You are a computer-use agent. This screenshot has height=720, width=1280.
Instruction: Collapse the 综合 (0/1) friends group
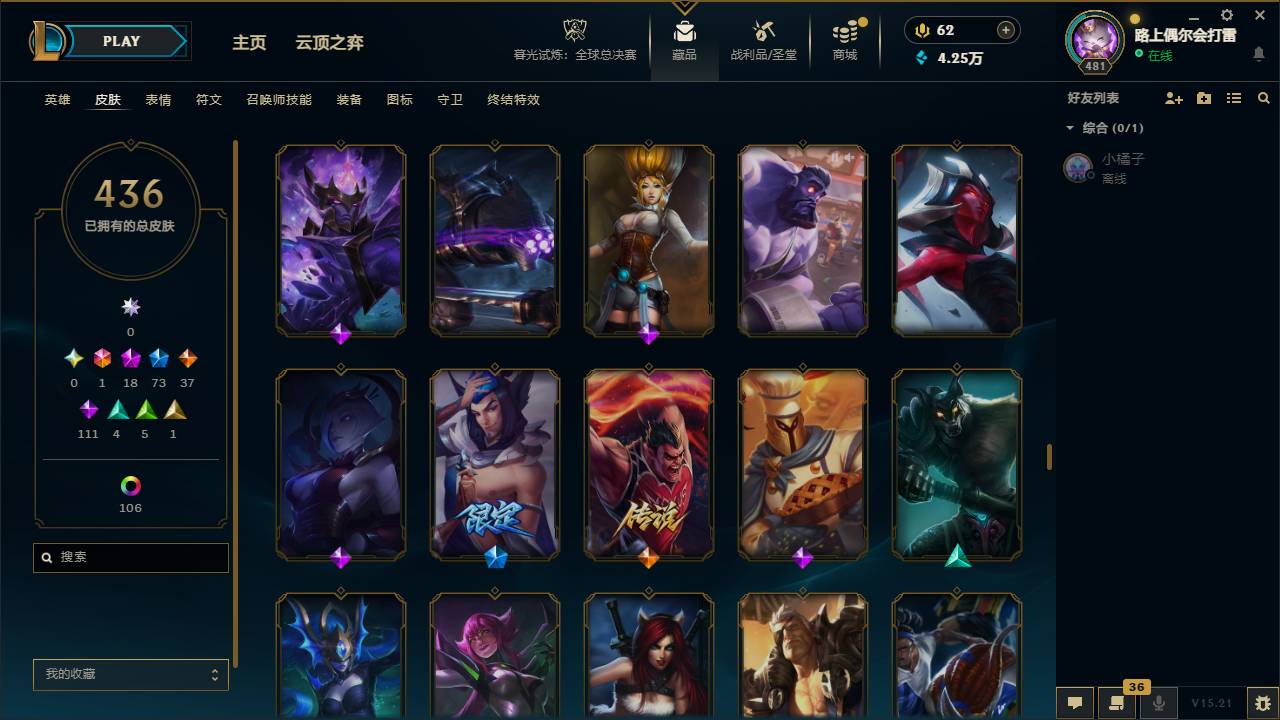(x=1070, y=128)
